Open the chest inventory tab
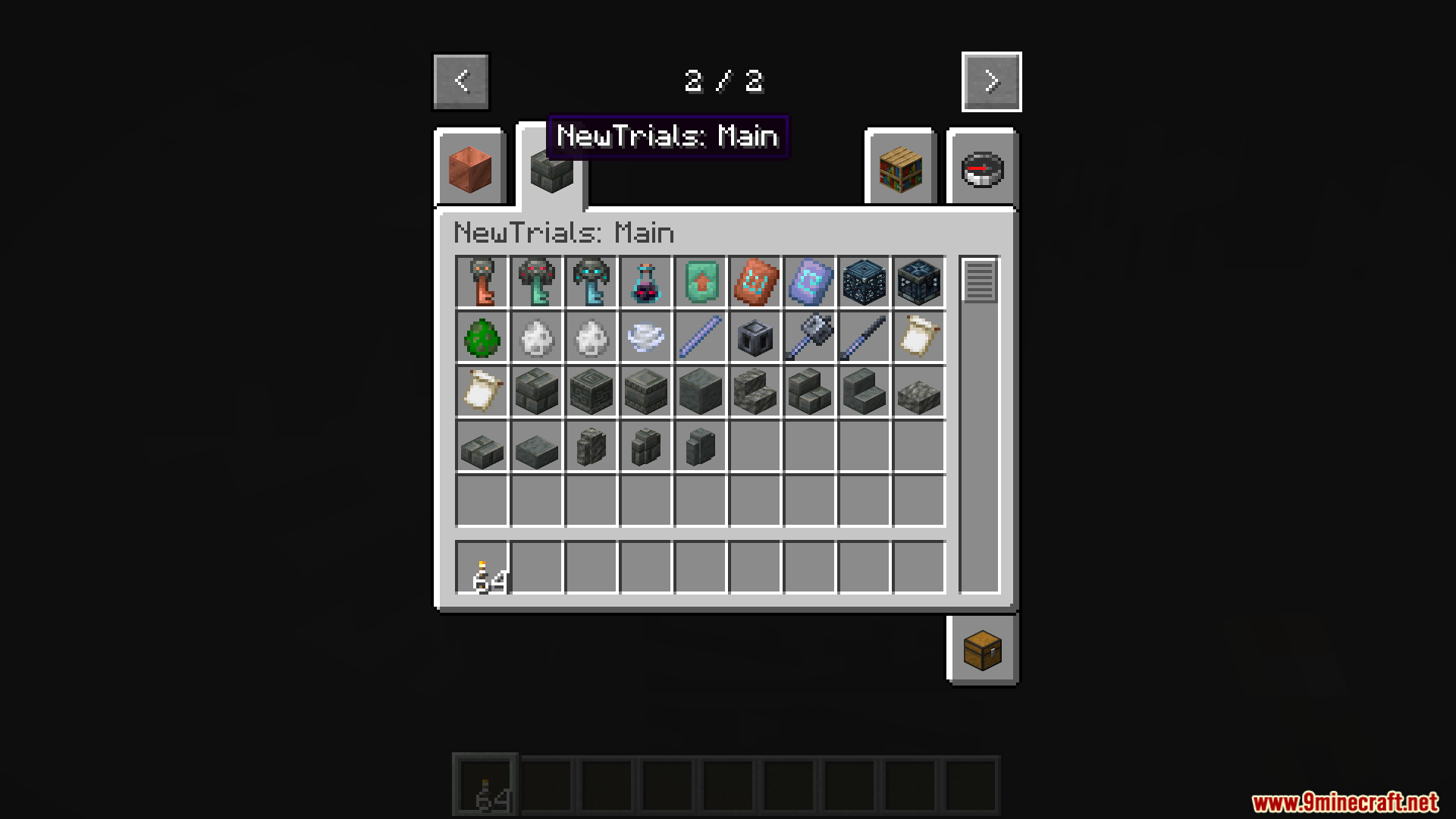Viewport: 1456px width, 819px height. (982, 650)
